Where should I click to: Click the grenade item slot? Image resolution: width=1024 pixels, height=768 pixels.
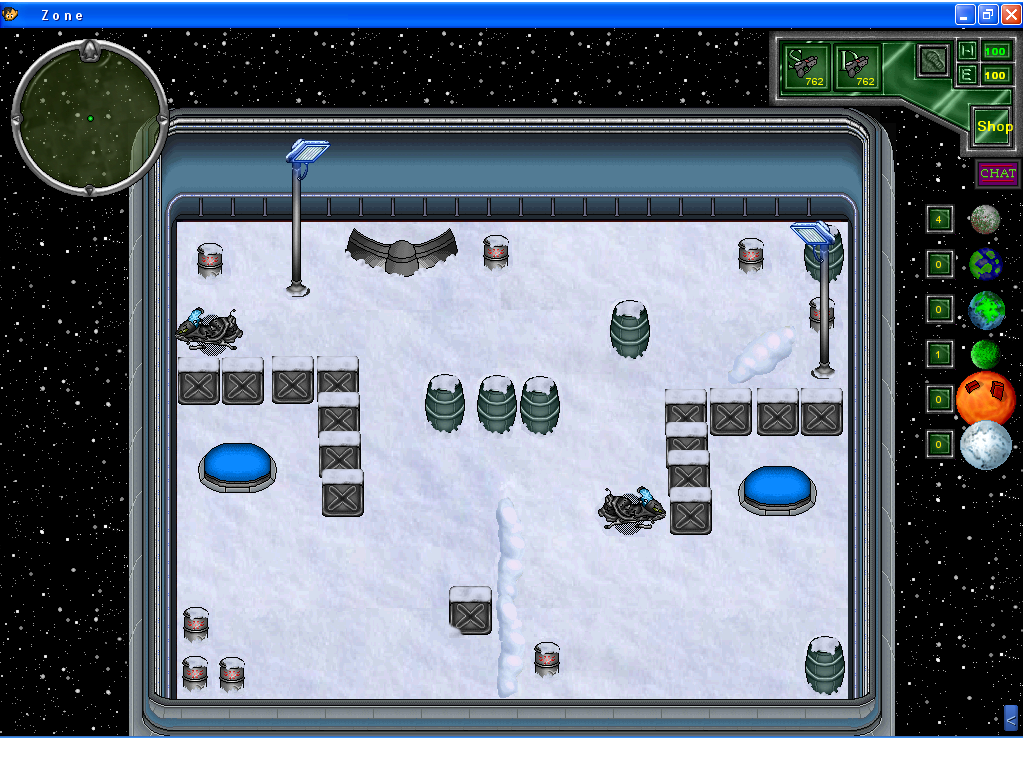[x=934, y=59]
